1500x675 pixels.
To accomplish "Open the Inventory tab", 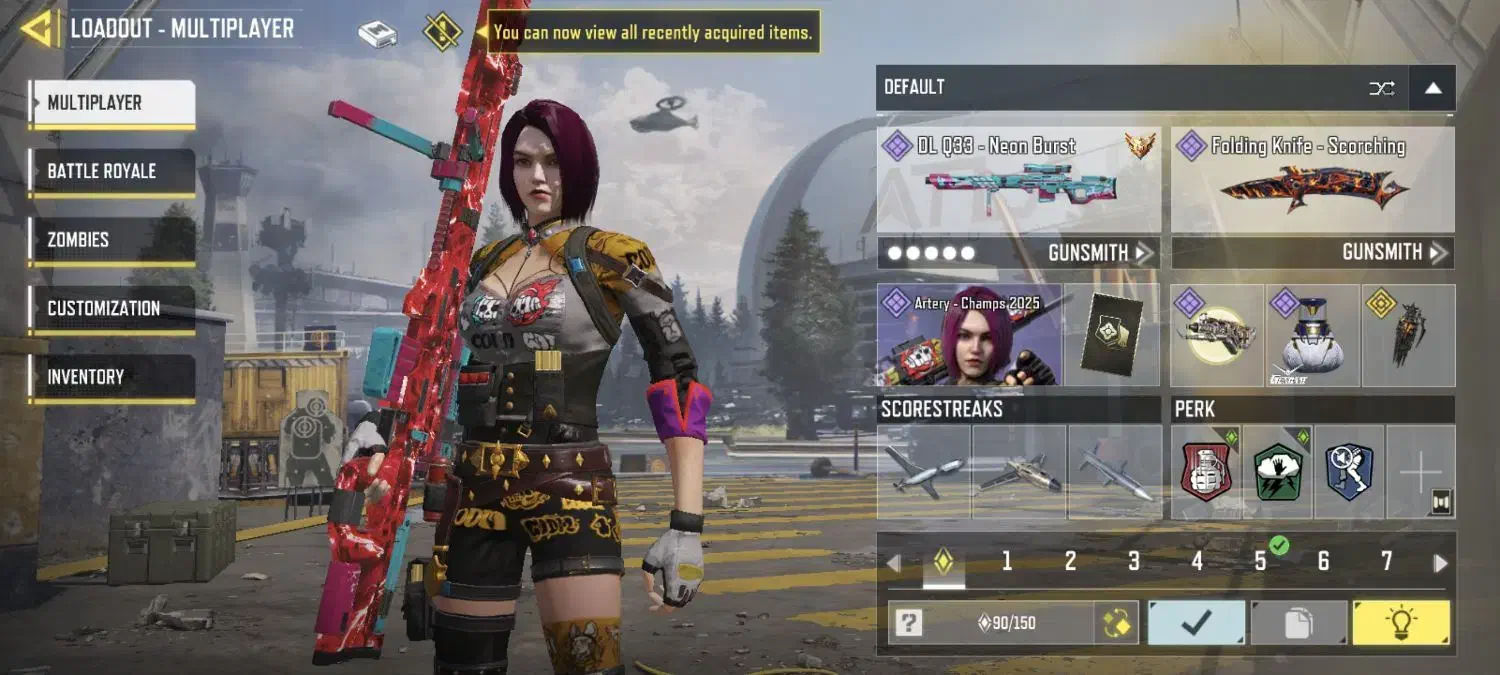I will [111, 377].
